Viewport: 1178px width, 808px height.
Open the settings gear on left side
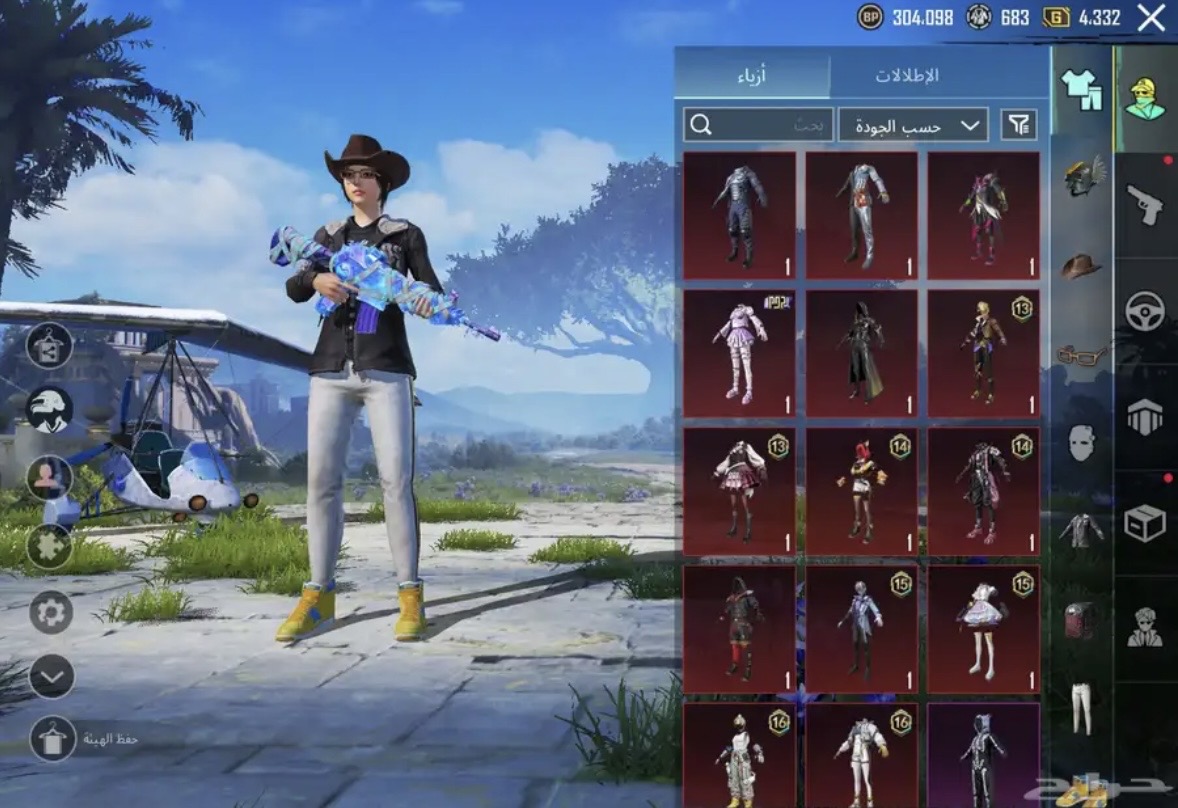[x=51, y=611]
